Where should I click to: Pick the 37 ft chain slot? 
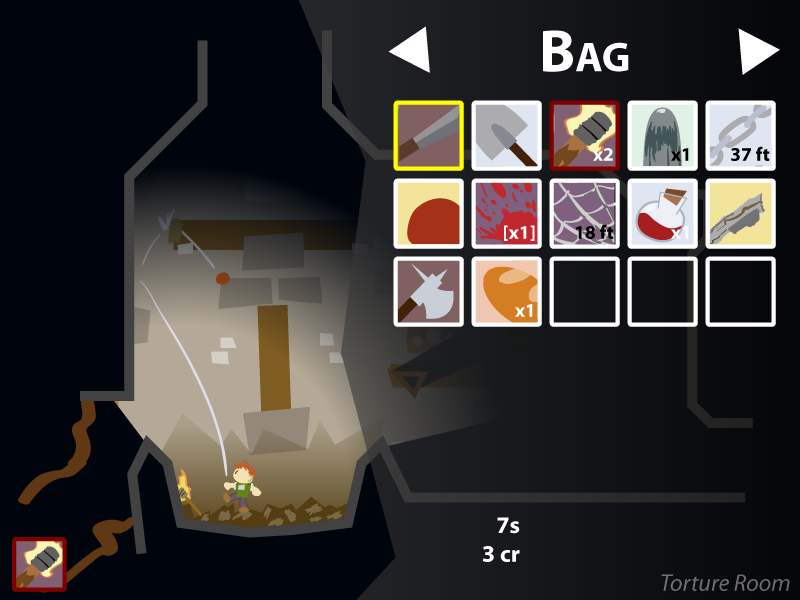pyautogui.click(x=740, y=135)
